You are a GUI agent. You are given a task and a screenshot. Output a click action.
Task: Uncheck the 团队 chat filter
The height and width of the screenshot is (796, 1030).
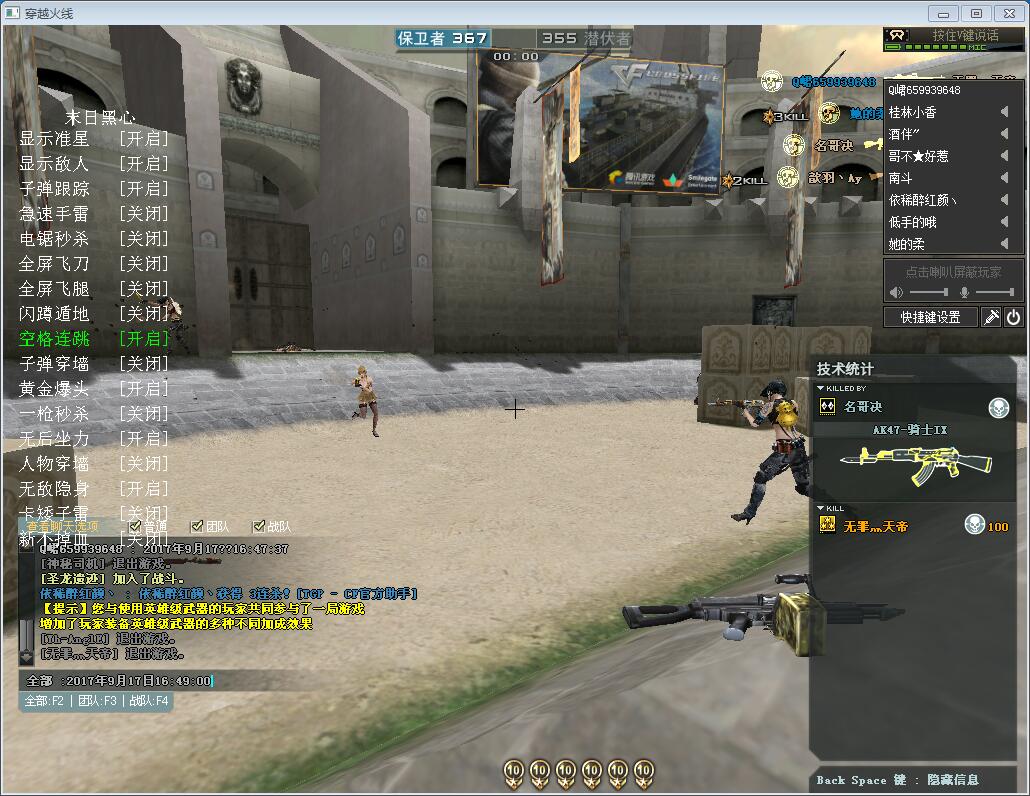click(197, 526)
